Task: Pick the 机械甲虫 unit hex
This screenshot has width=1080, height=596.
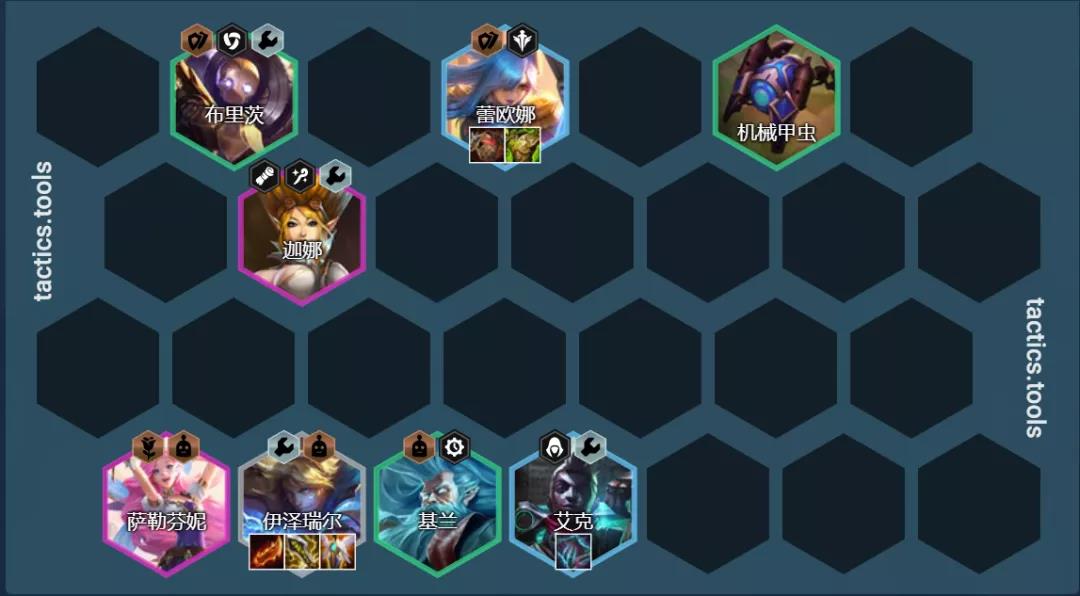Action: point(776,98)
